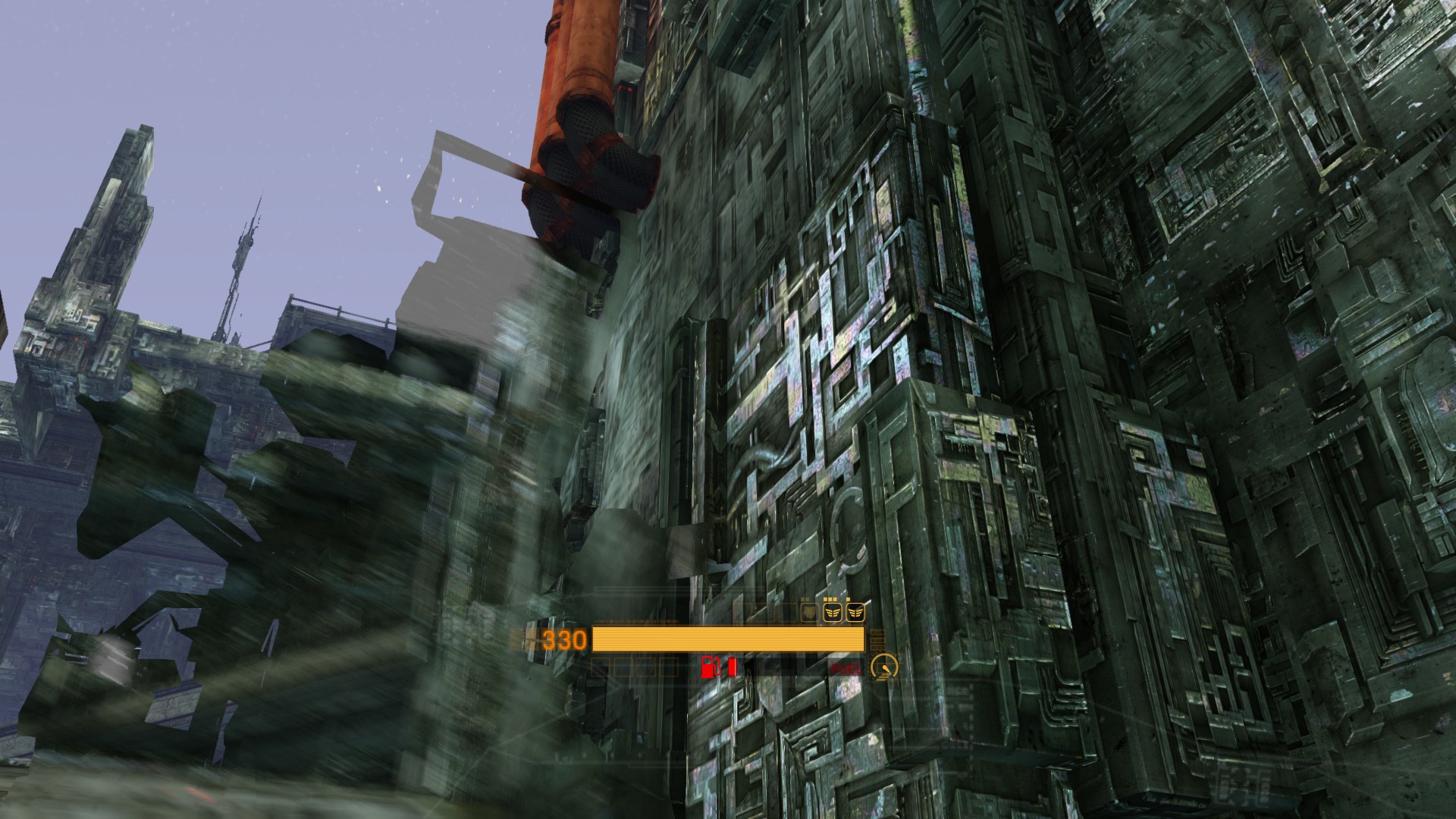Activate the wing icon with one pip
1456x819 pixels.
click(x=856, y=610)
